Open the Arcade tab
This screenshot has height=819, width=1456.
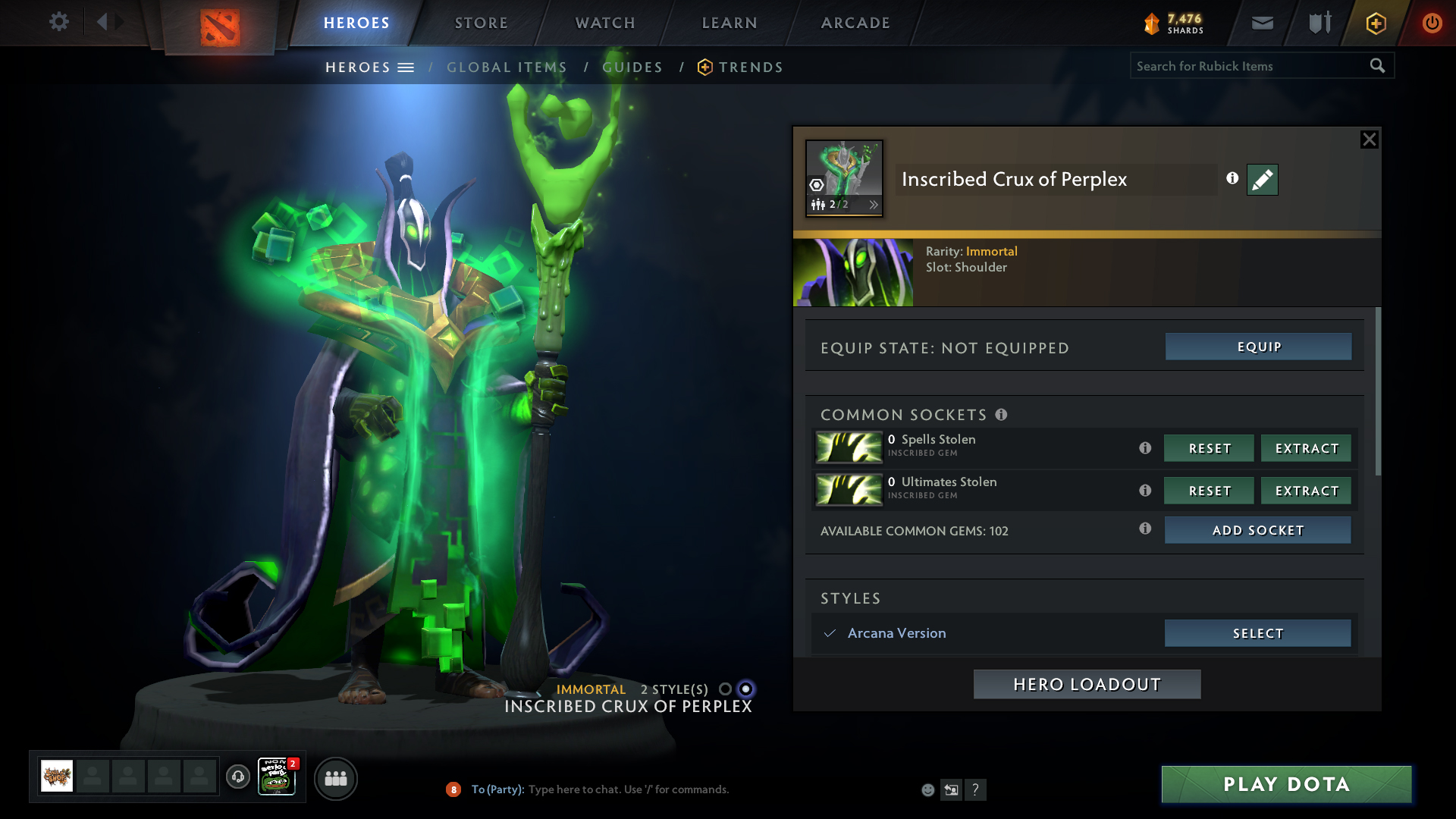pyautogui.click(x=855, y=23)
